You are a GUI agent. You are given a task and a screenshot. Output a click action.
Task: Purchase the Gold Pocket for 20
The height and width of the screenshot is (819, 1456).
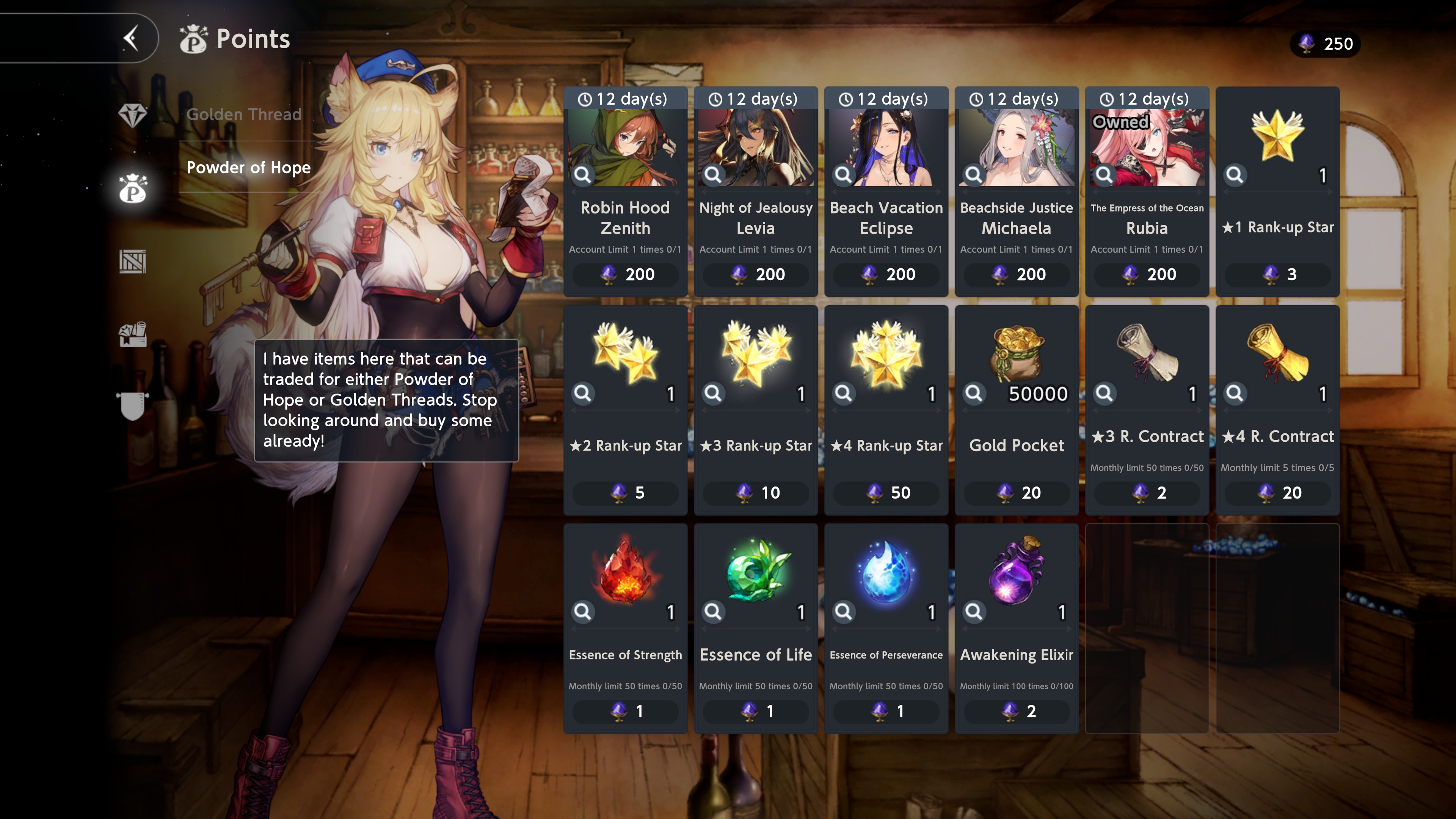[1016, 492]
